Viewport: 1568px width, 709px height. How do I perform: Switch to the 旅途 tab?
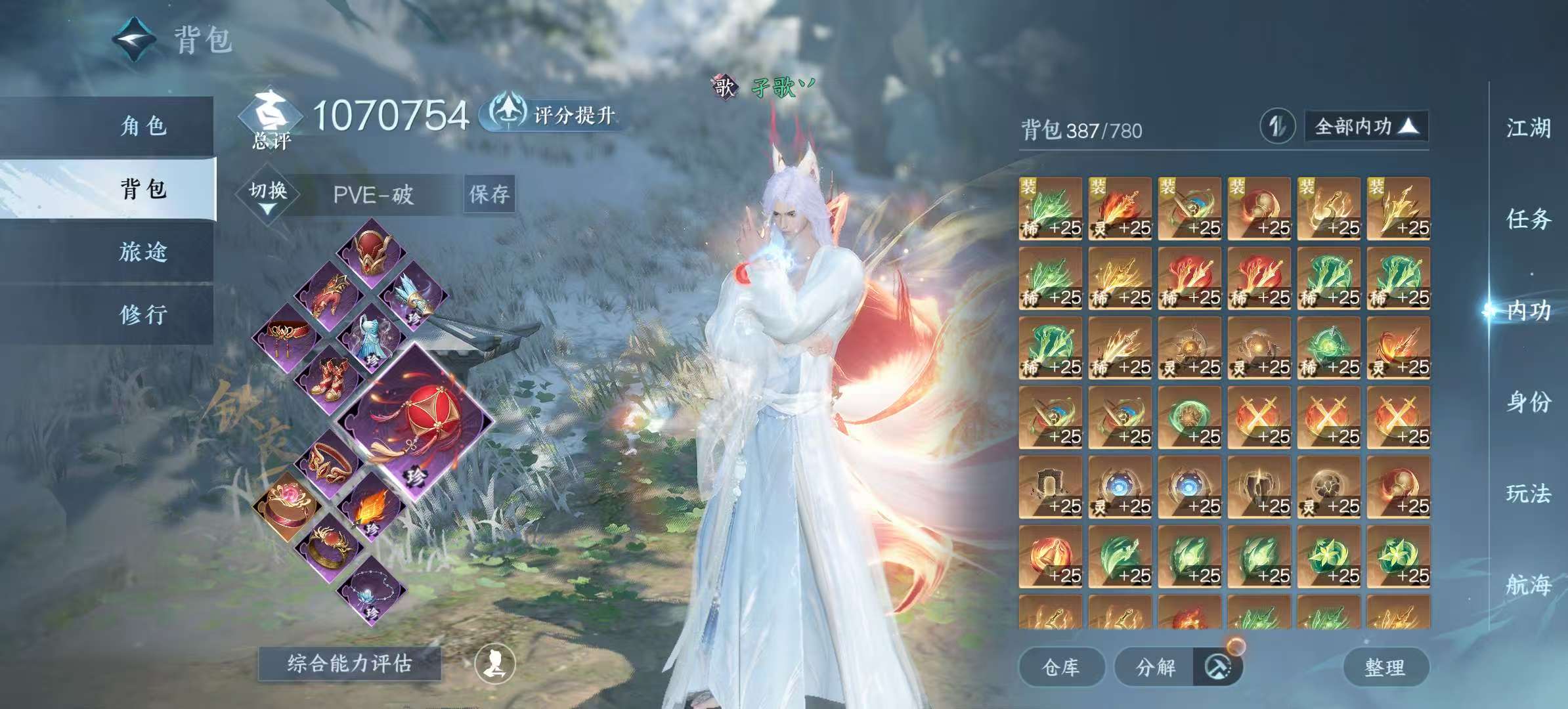pos(143,251)
